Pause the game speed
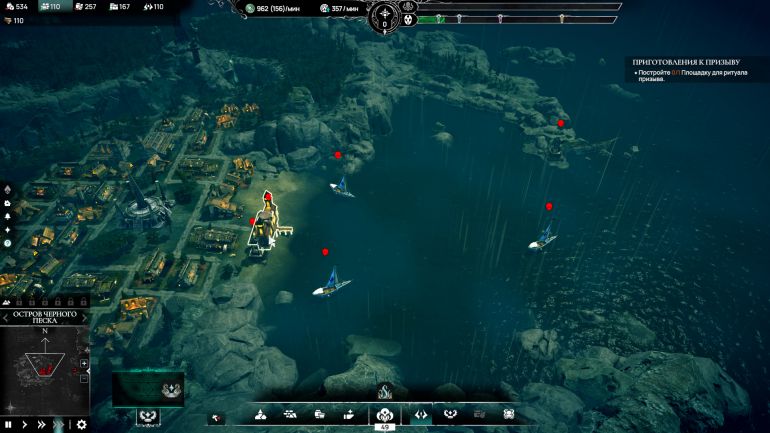Screen dimensions: 770x433 click(x=9, y=424)
